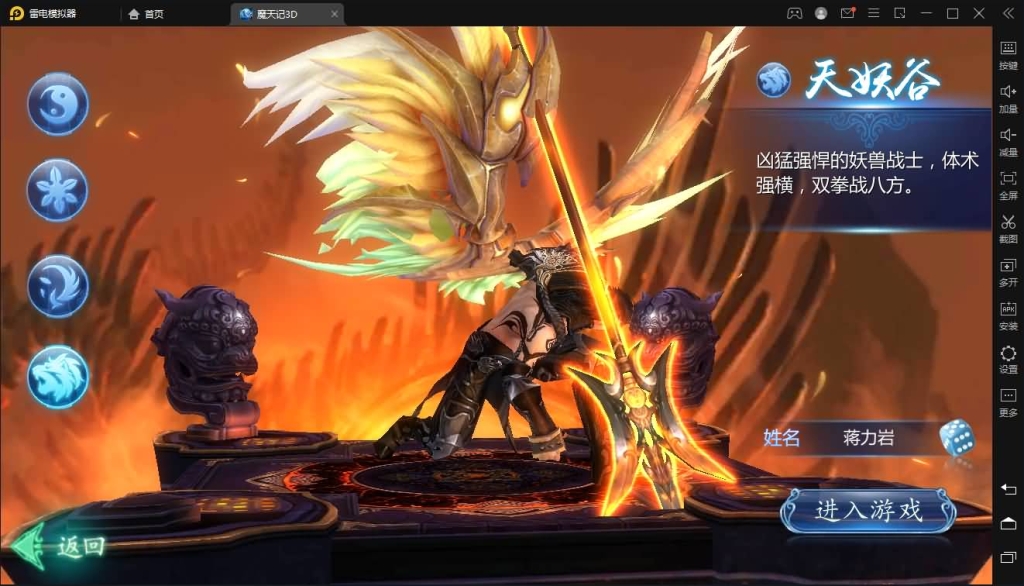Click the 进入游戏 enter game button
1024x586 pixels.
(867, 511)
